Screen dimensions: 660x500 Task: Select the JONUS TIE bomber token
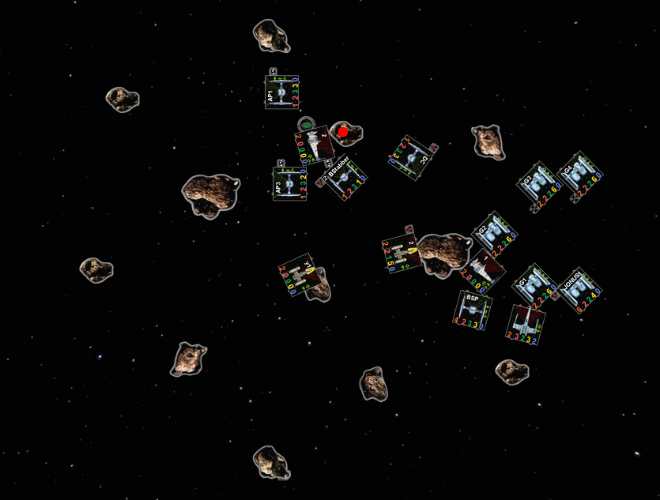point(578,288)
